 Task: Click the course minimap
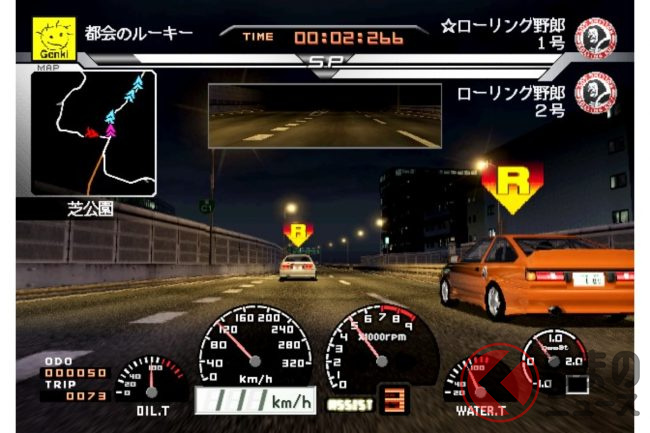[93, 133]
